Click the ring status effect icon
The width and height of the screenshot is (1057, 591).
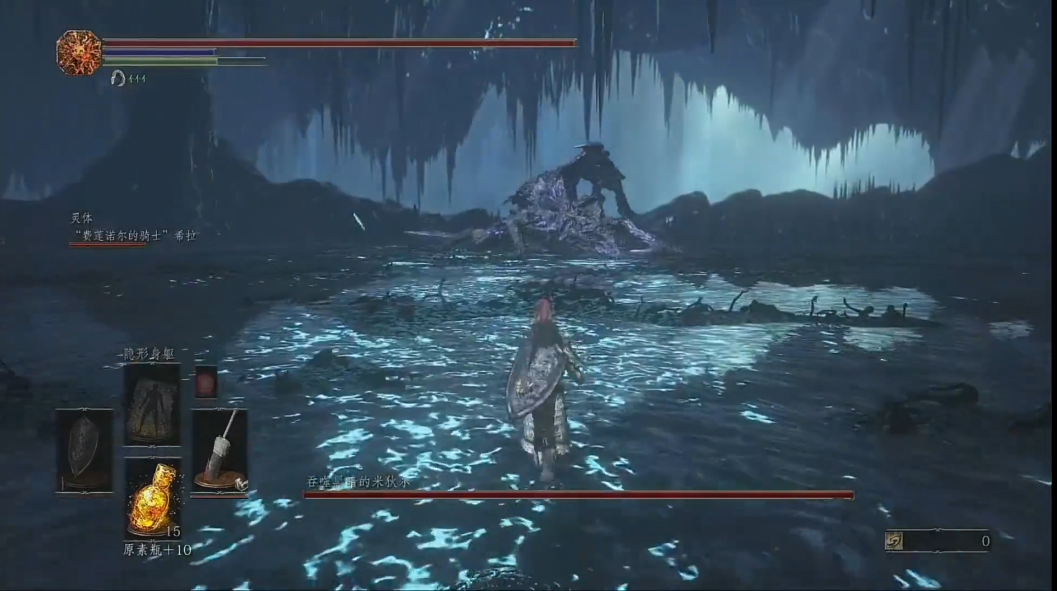[x=118, y=78]
